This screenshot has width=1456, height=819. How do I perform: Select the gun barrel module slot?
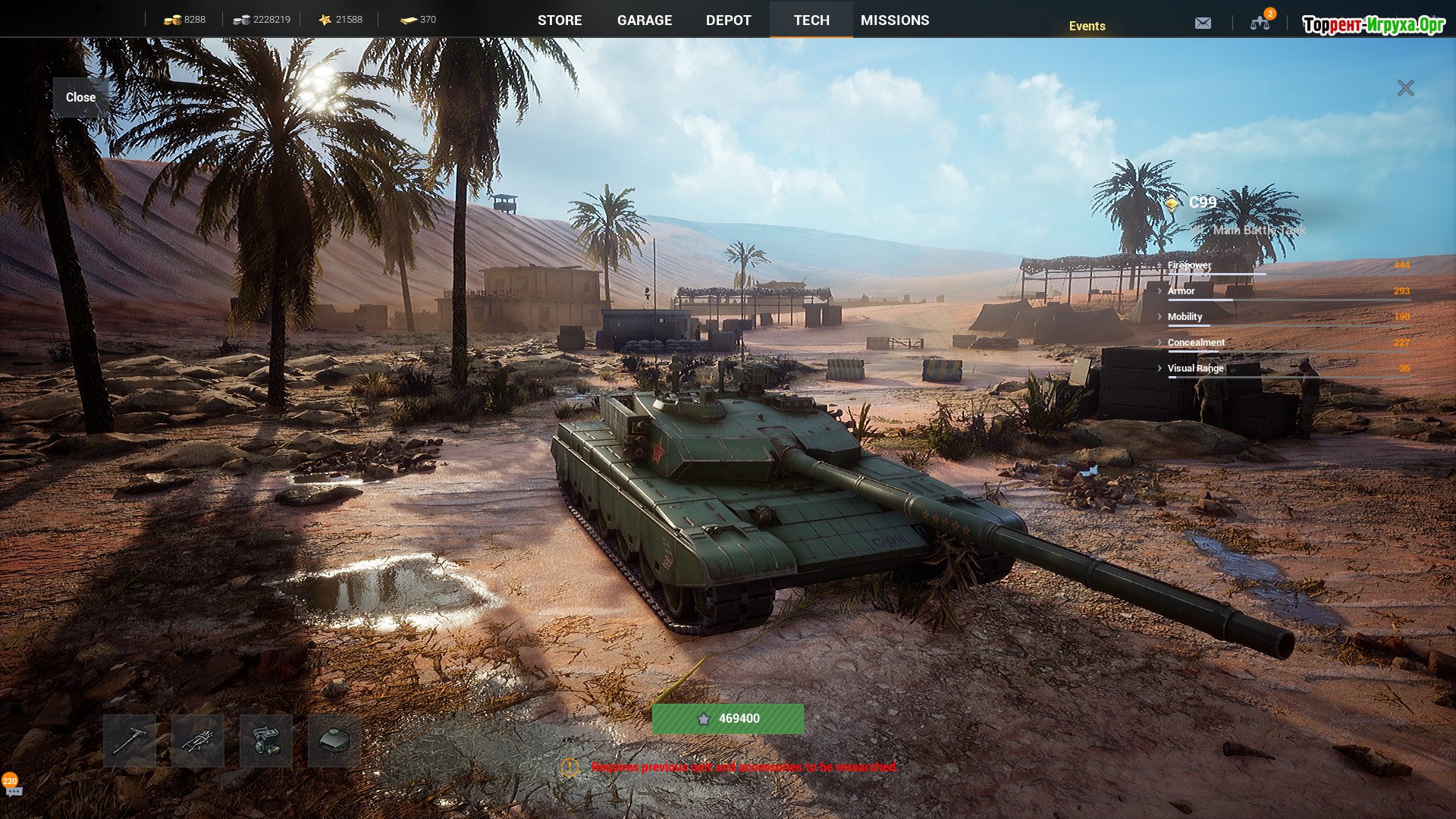coord(130,740)
